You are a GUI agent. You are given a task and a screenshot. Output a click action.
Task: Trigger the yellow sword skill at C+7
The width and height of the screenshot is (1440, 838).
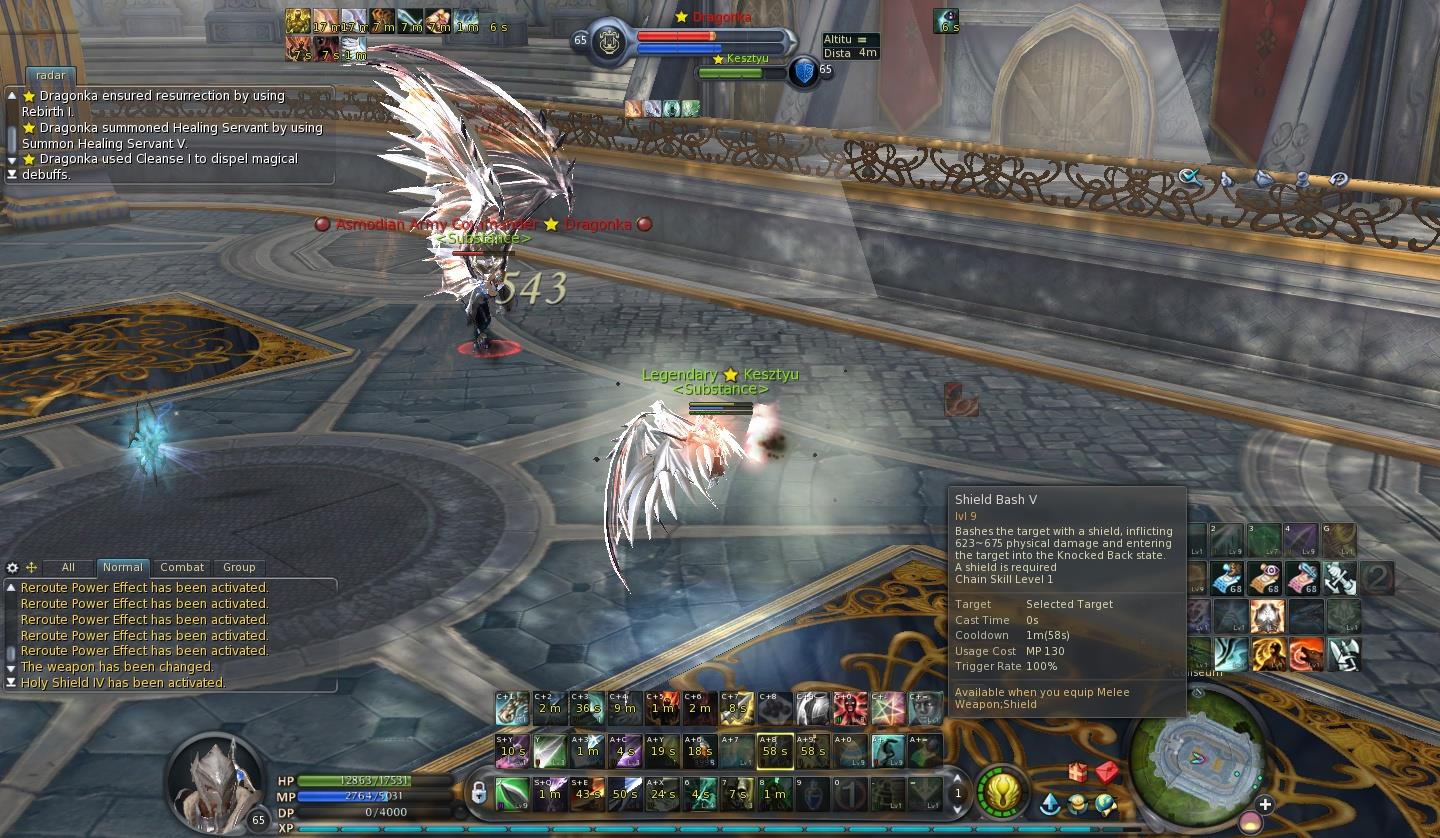coord(737,708)
